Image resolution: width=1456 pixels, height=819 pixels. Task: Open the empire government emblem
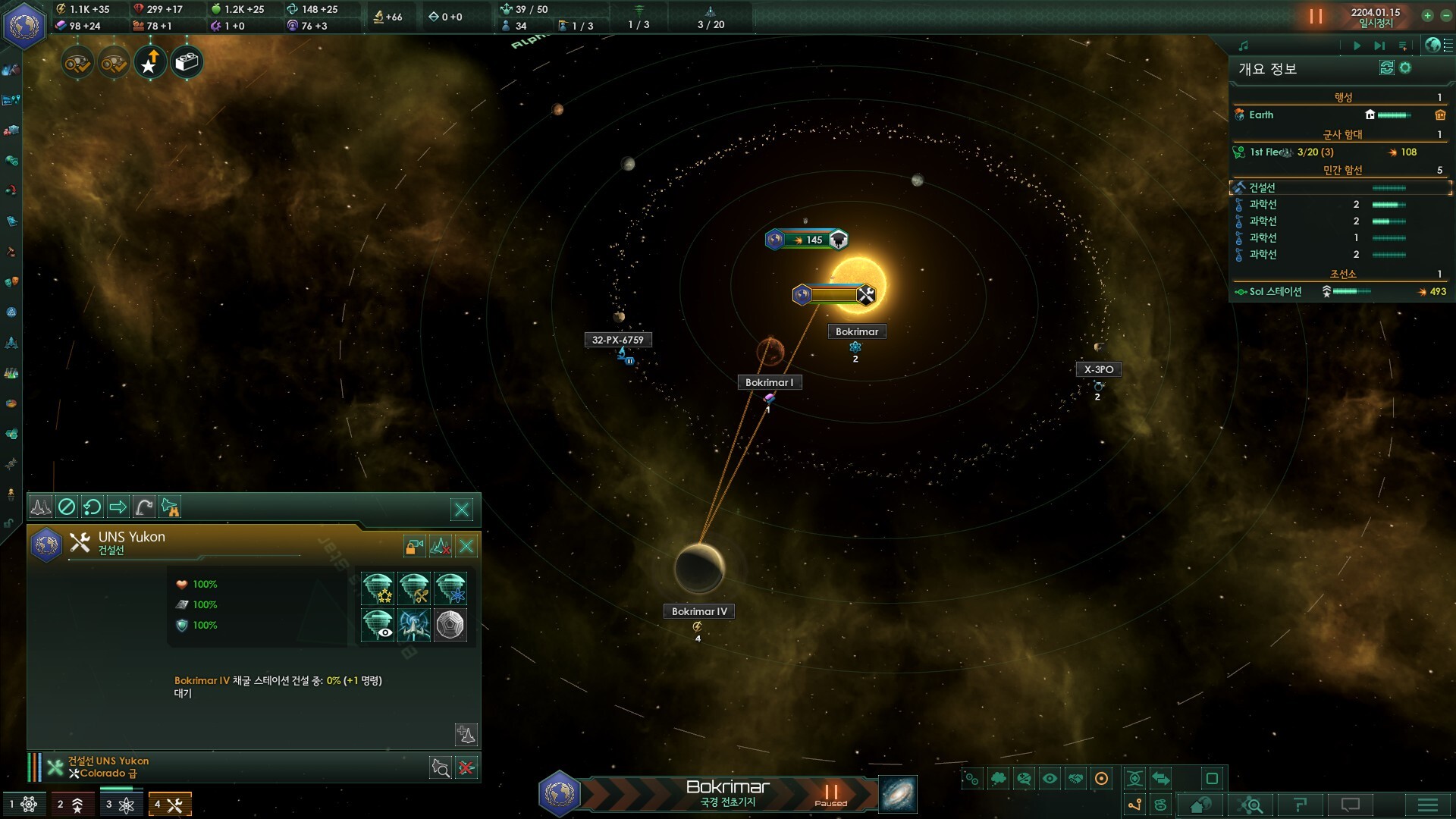(24, 26)
